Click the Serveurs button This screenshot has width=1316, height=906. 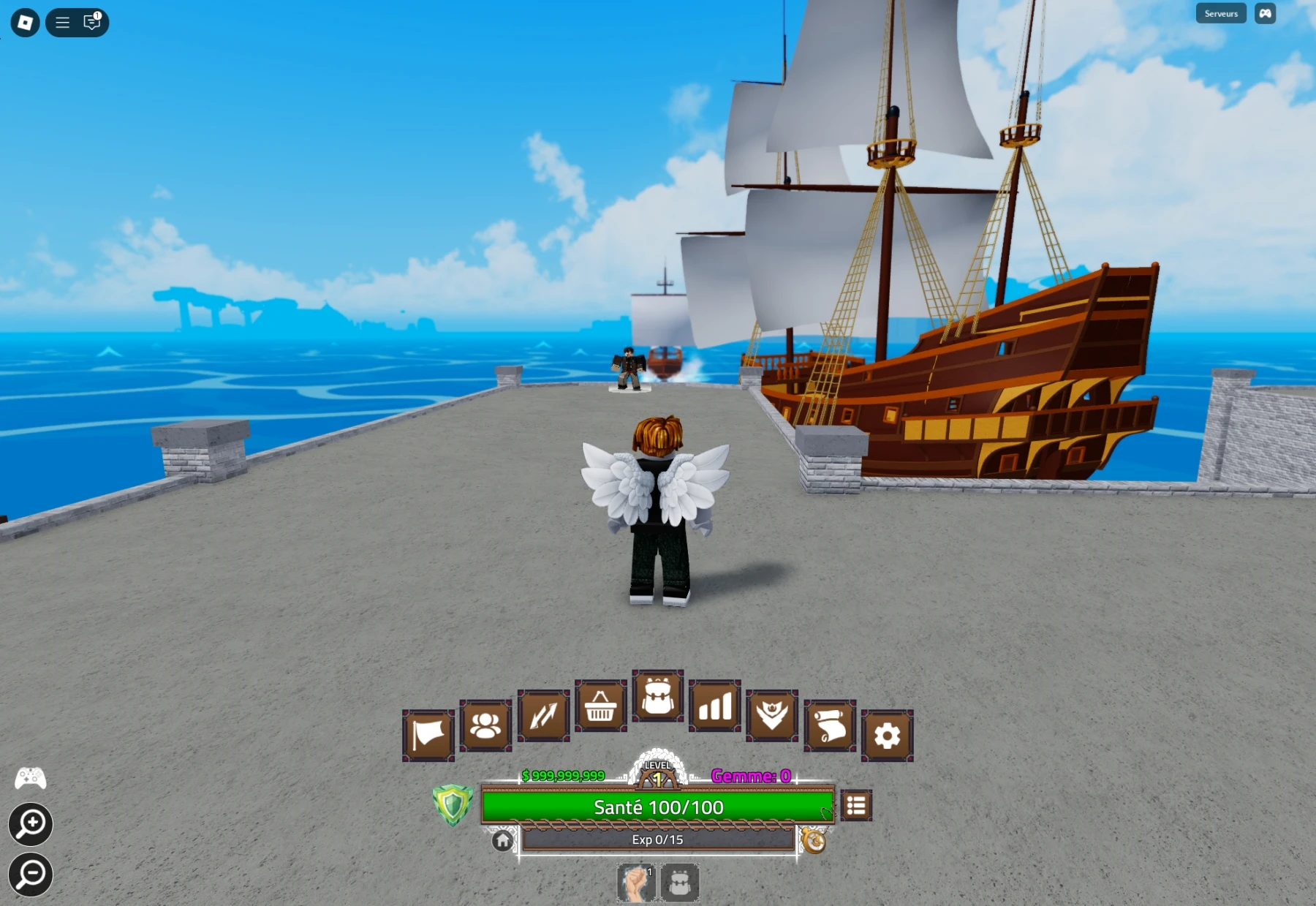tap(1220, 12)
